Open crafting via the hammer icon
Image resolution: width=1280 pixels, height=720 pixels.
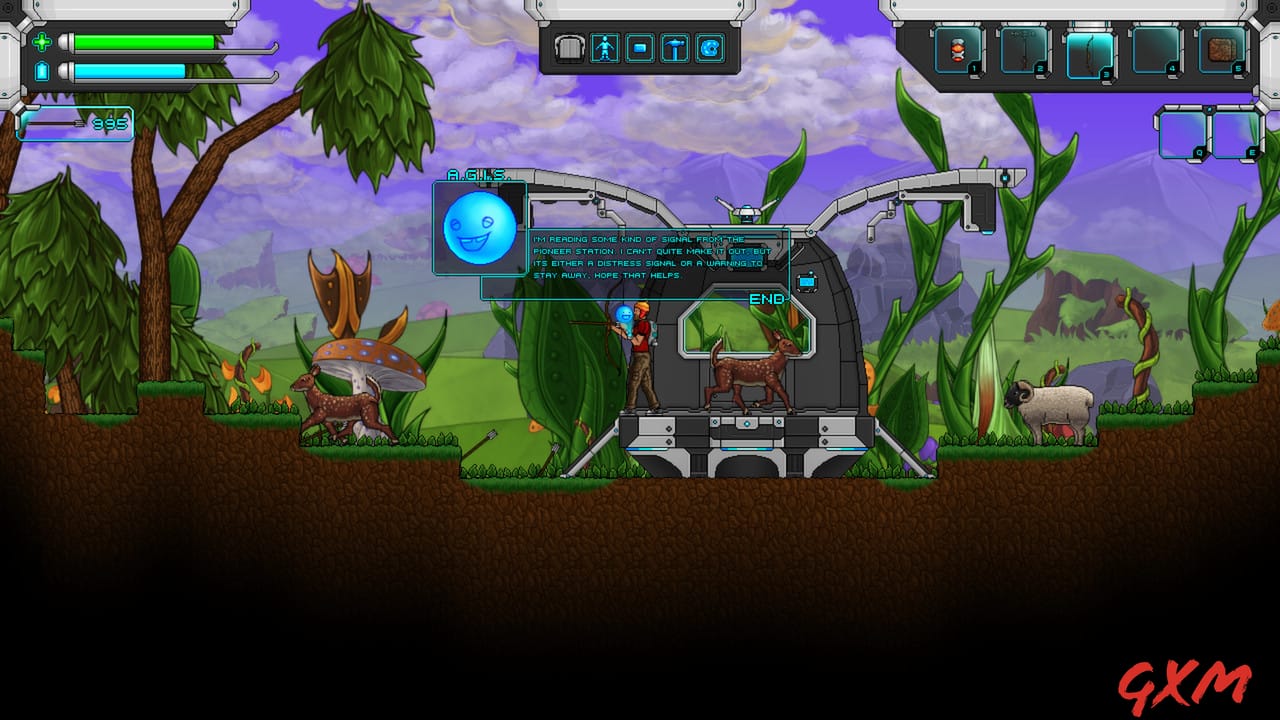coord(674,47)
